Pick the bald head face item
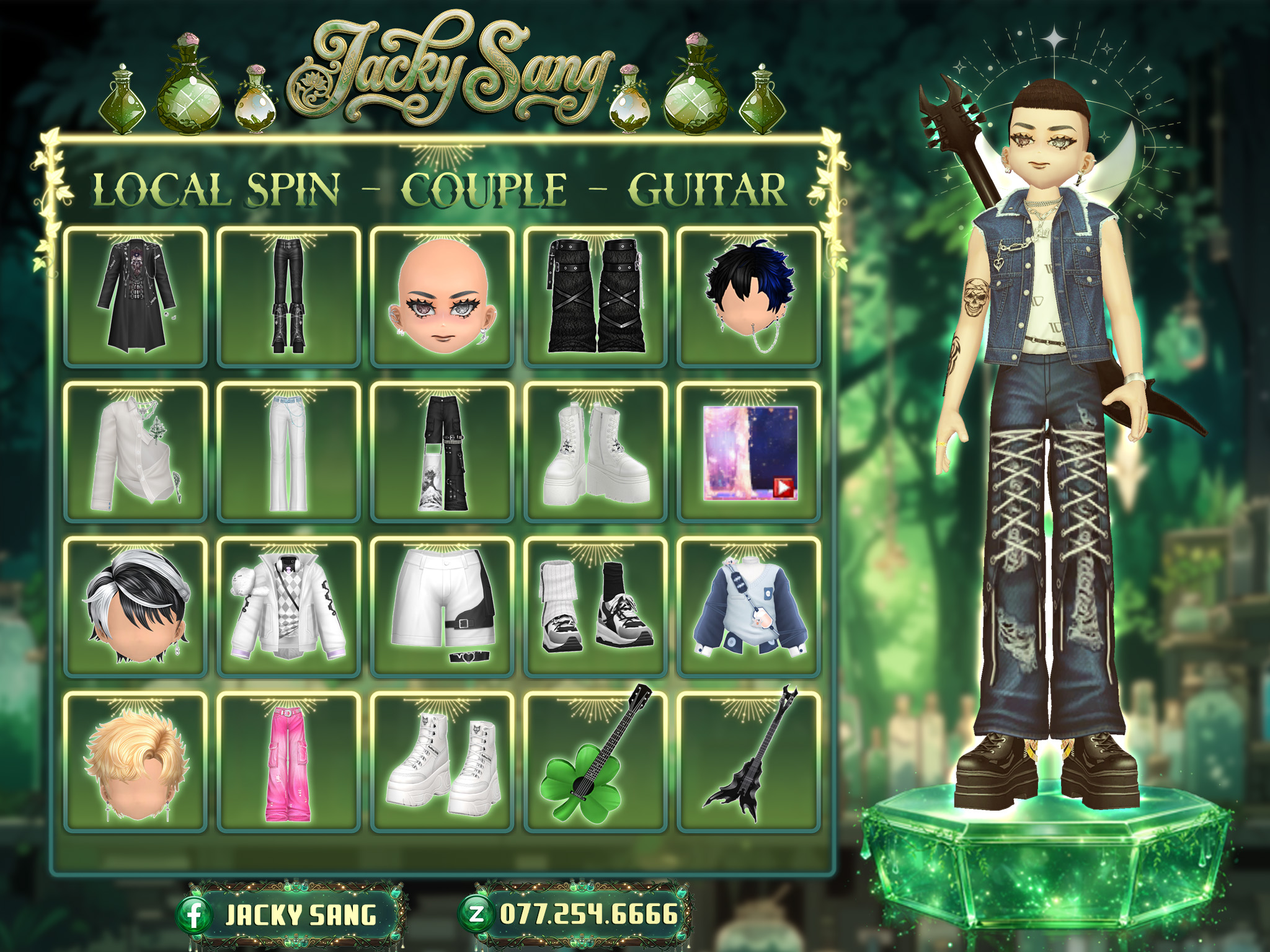 442,297
